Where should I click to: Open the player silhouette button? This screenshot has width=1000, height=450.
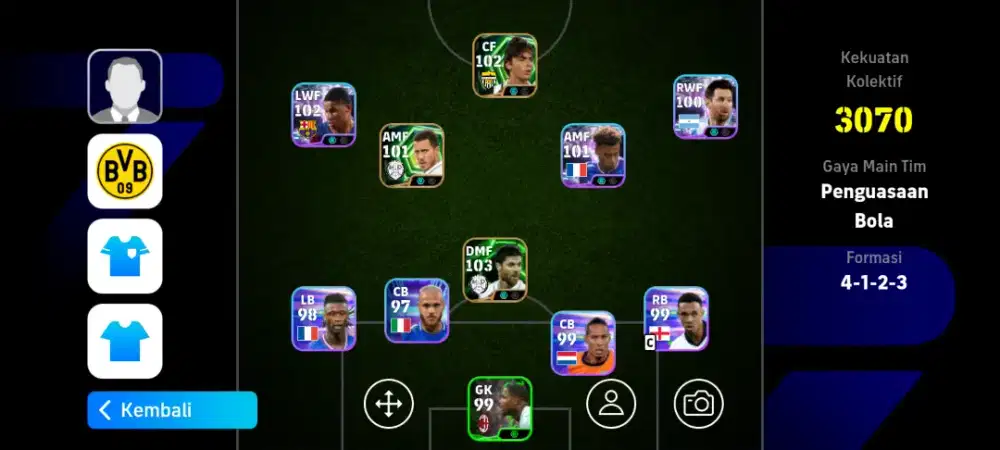(611, 403)
